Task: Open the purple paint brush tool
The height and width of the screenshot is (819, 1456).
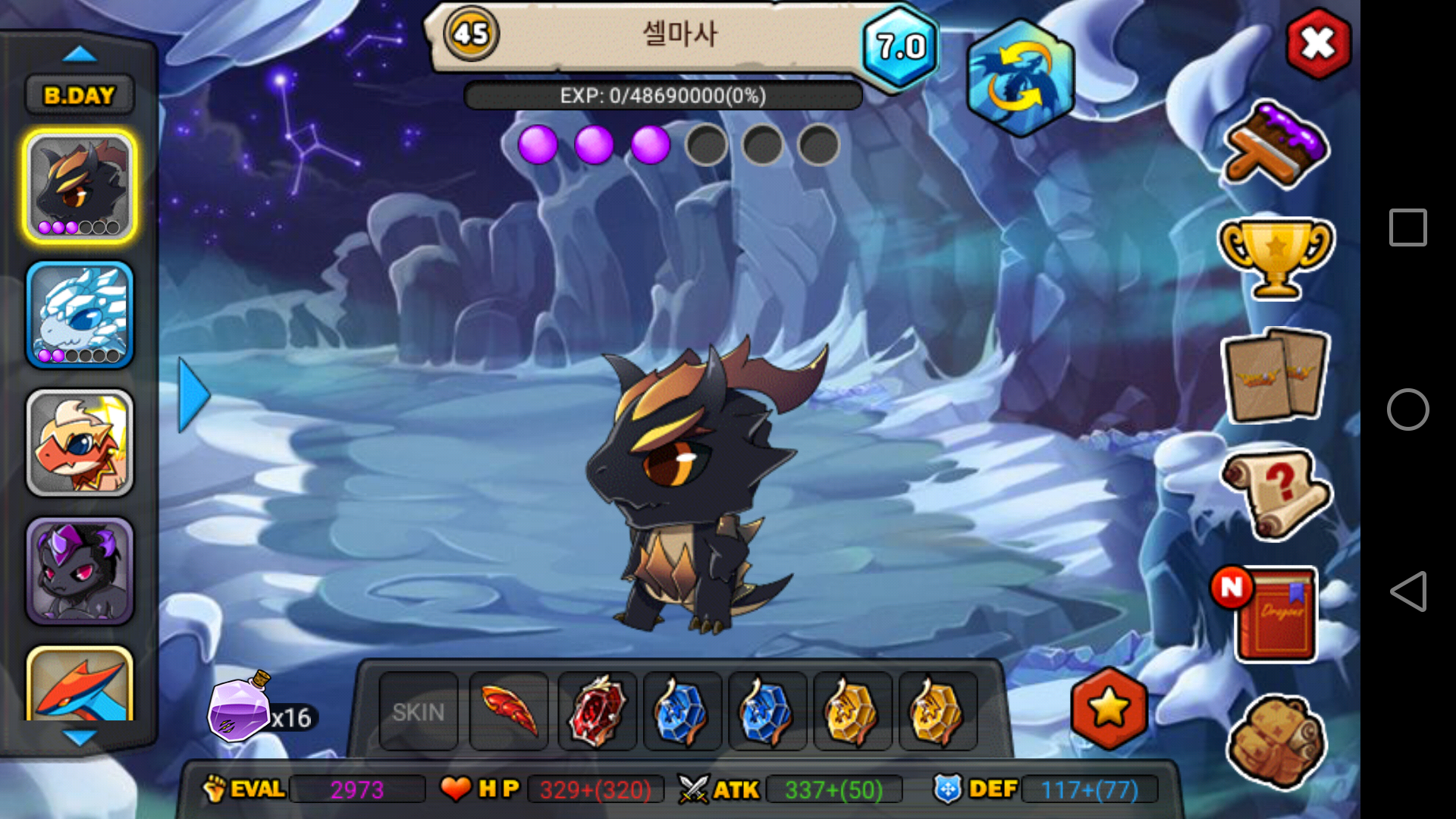Action: 1276,144
